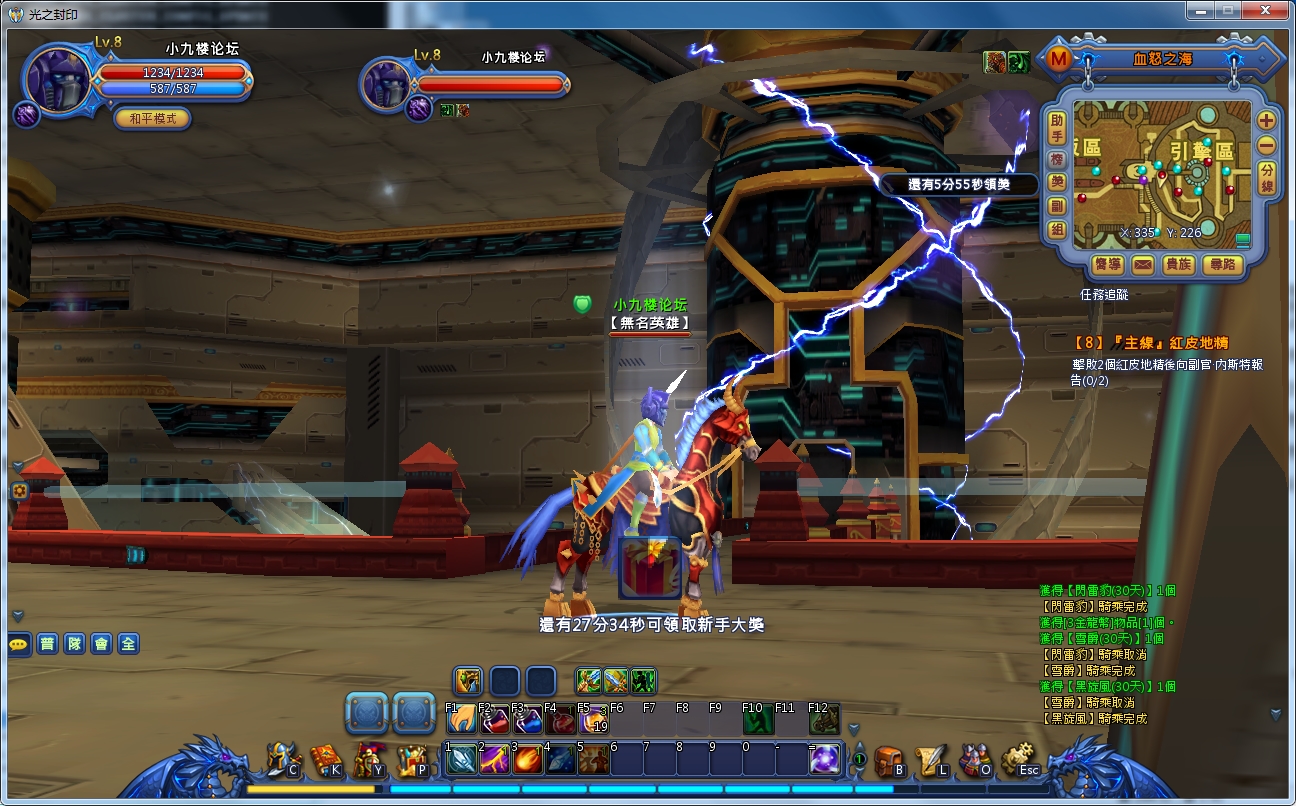
Task: Open the world map with the M button
Action: (1058, 59)
